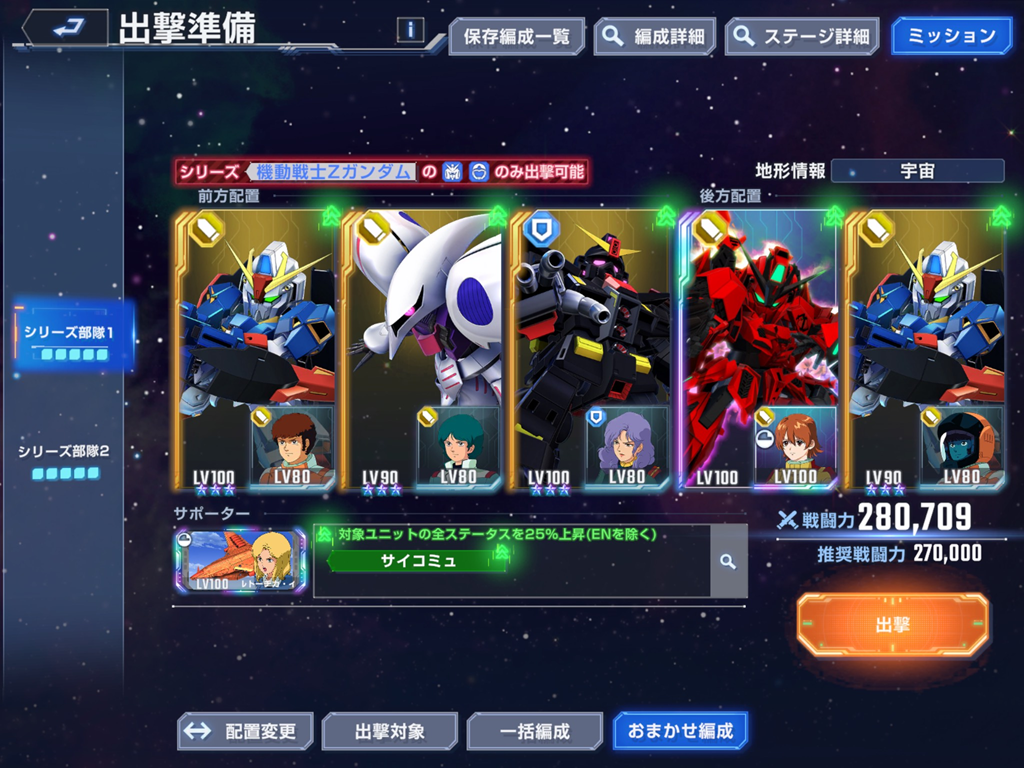Go back with the return arrow button

pyautogui.click(x=66, y=28)
